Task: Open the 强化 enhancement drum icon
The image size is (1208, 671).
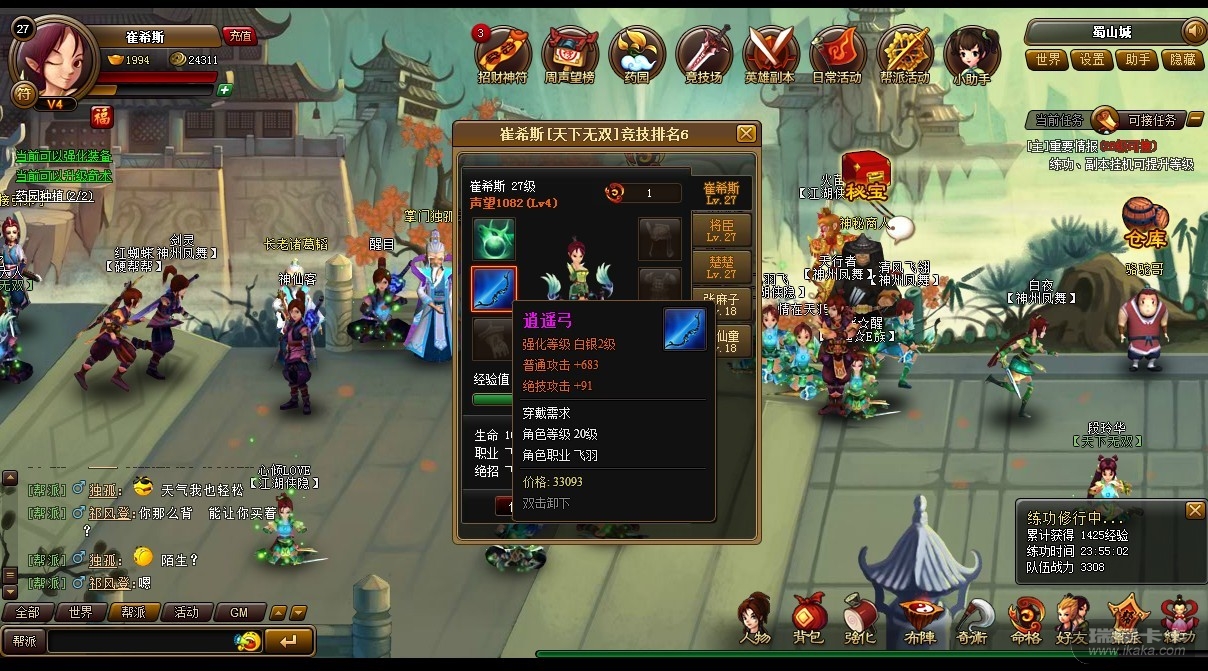Action: pyautogui.click(x=861, y=620)
